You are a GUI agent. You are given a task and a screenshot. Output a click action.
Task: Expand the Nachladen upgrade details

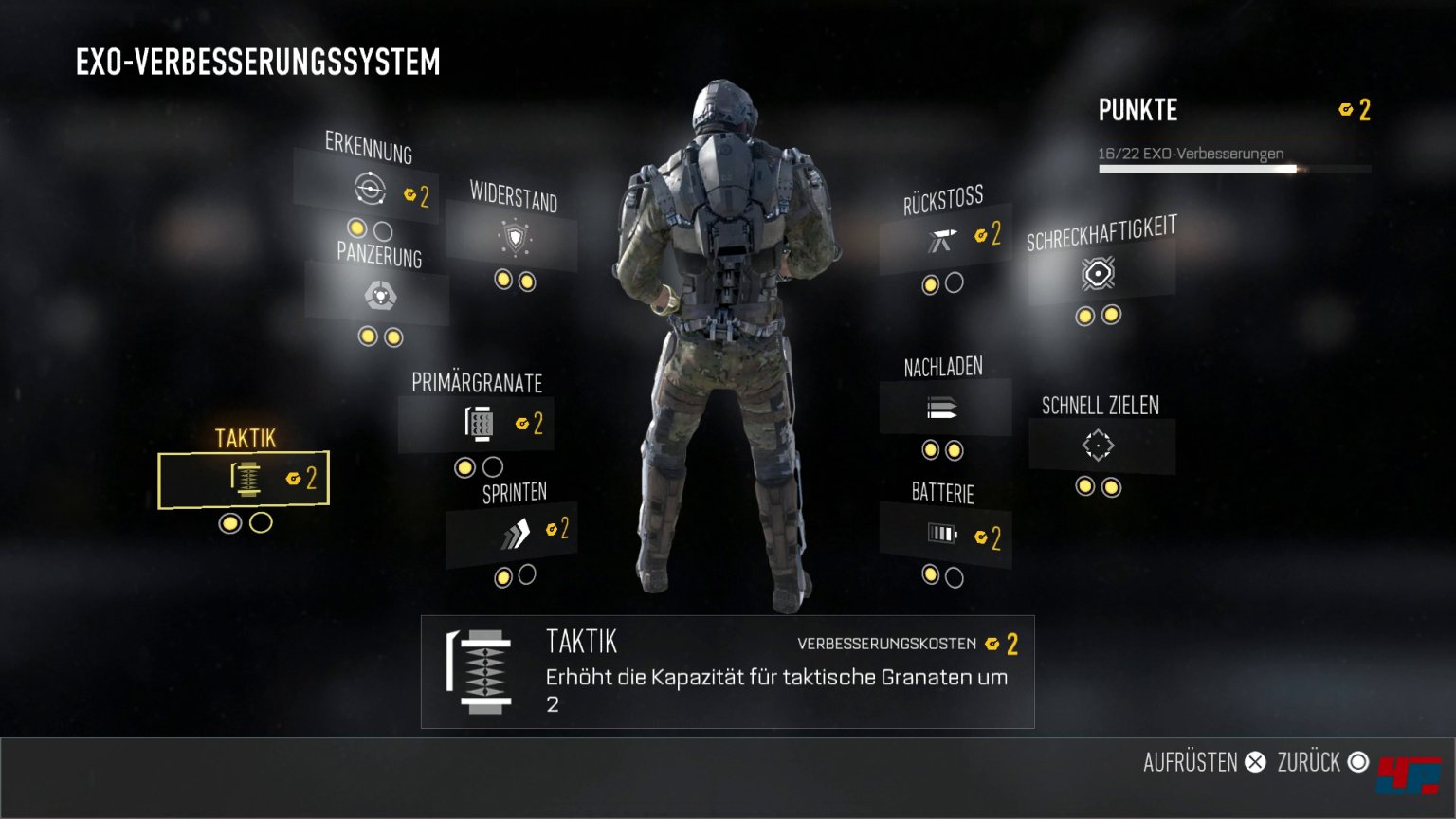point(945,408)
